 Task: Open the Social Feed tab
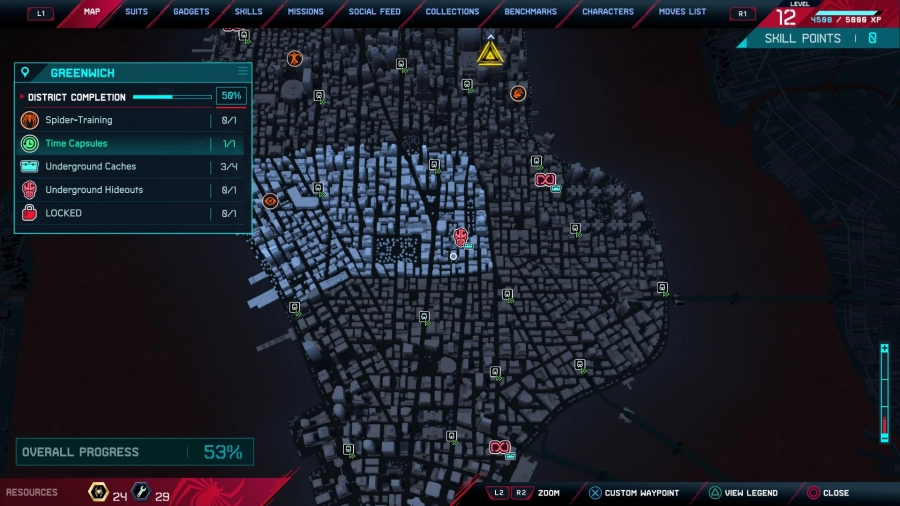coord(374,12)
